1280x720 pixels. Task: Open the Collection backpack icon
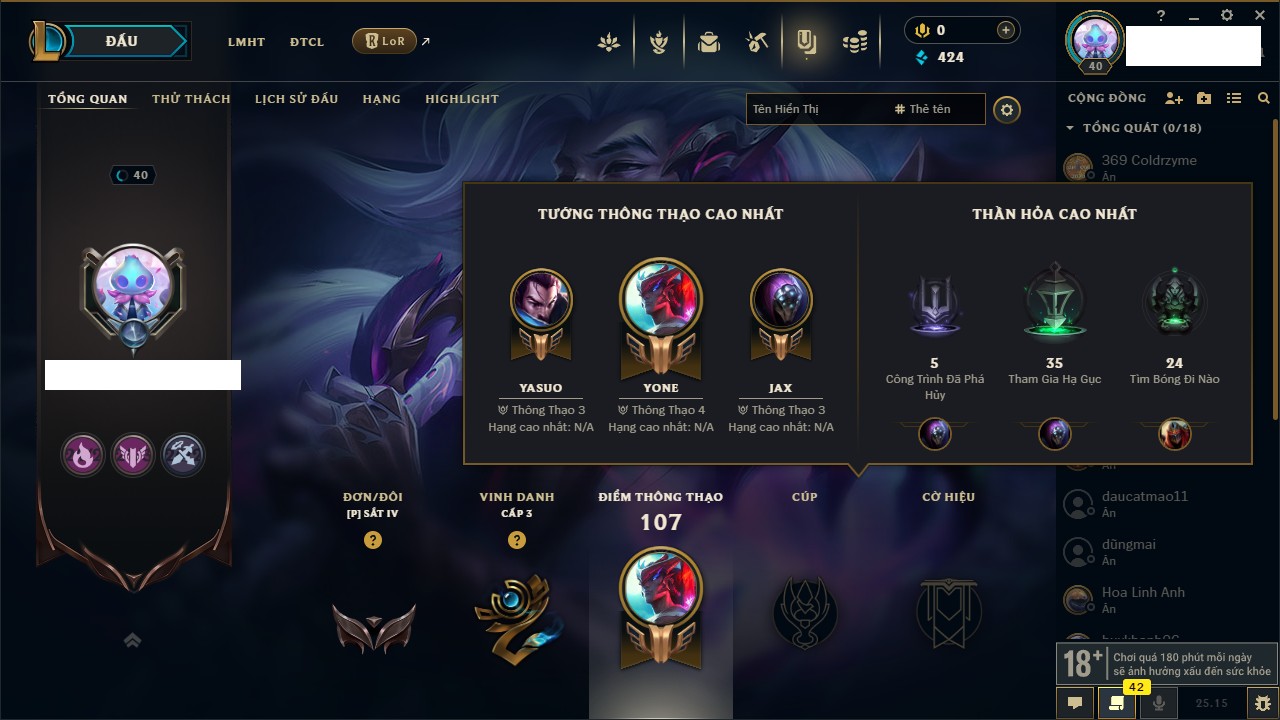point(709,42)
